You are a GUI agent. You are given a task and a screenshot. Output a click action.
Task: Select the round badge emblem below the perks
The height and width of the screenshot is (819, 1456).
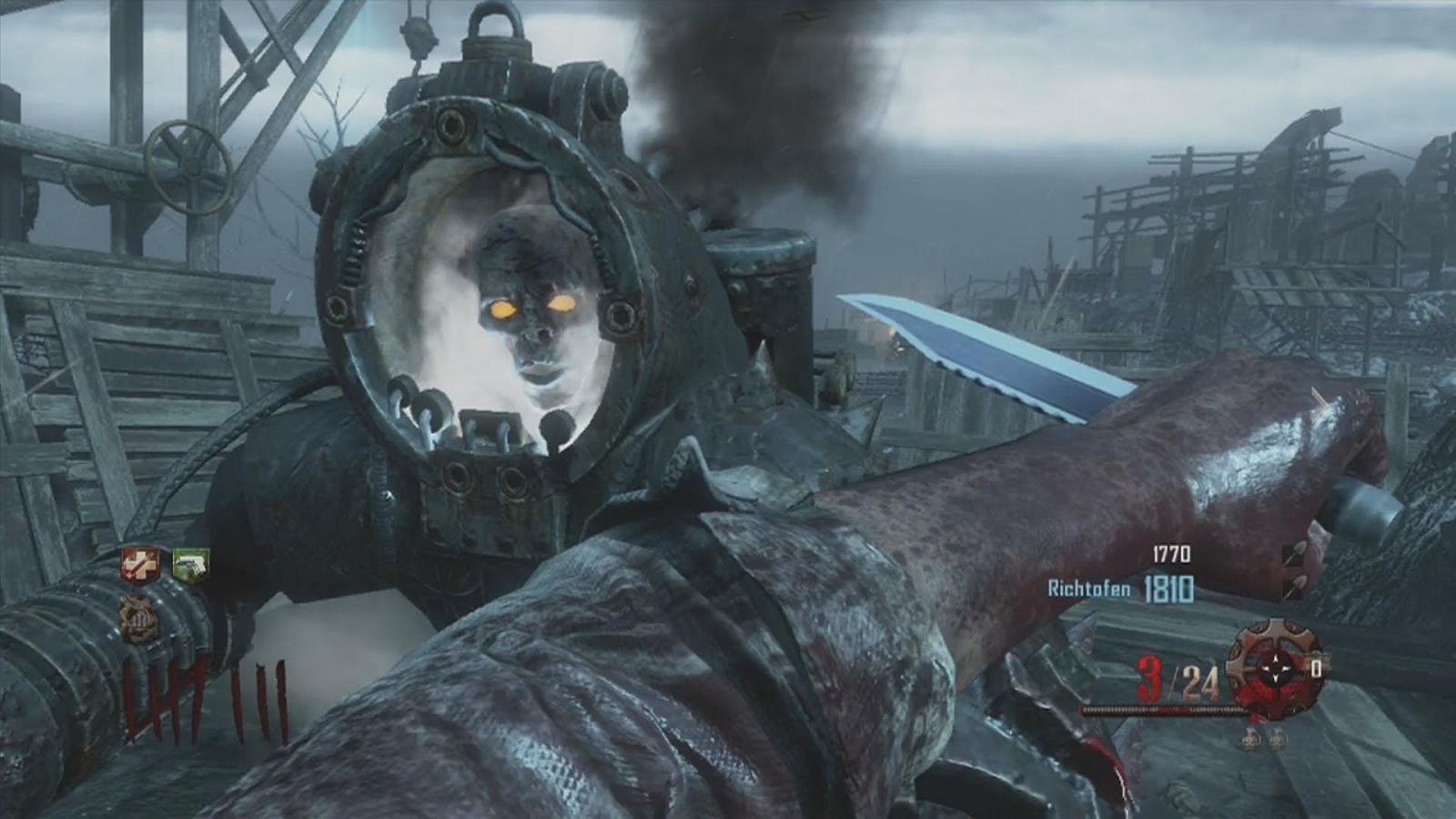tap(139, 620)
